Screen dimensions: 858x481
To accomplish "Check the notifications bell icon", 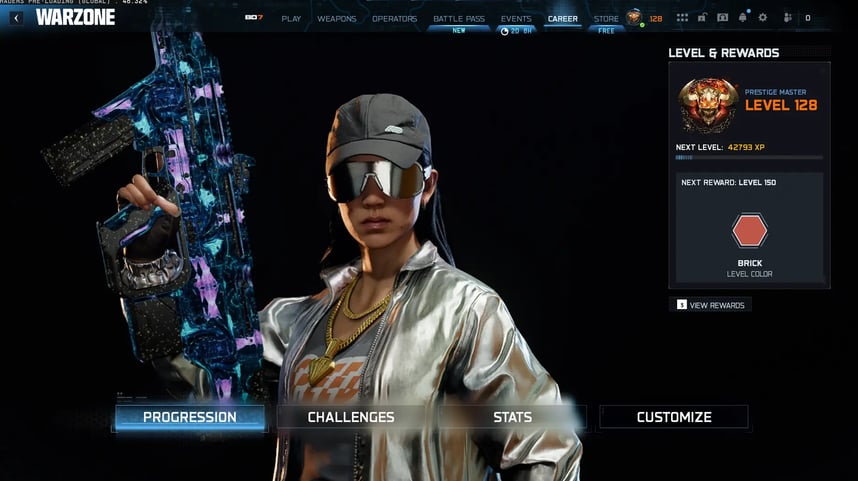I will (743, 18).
